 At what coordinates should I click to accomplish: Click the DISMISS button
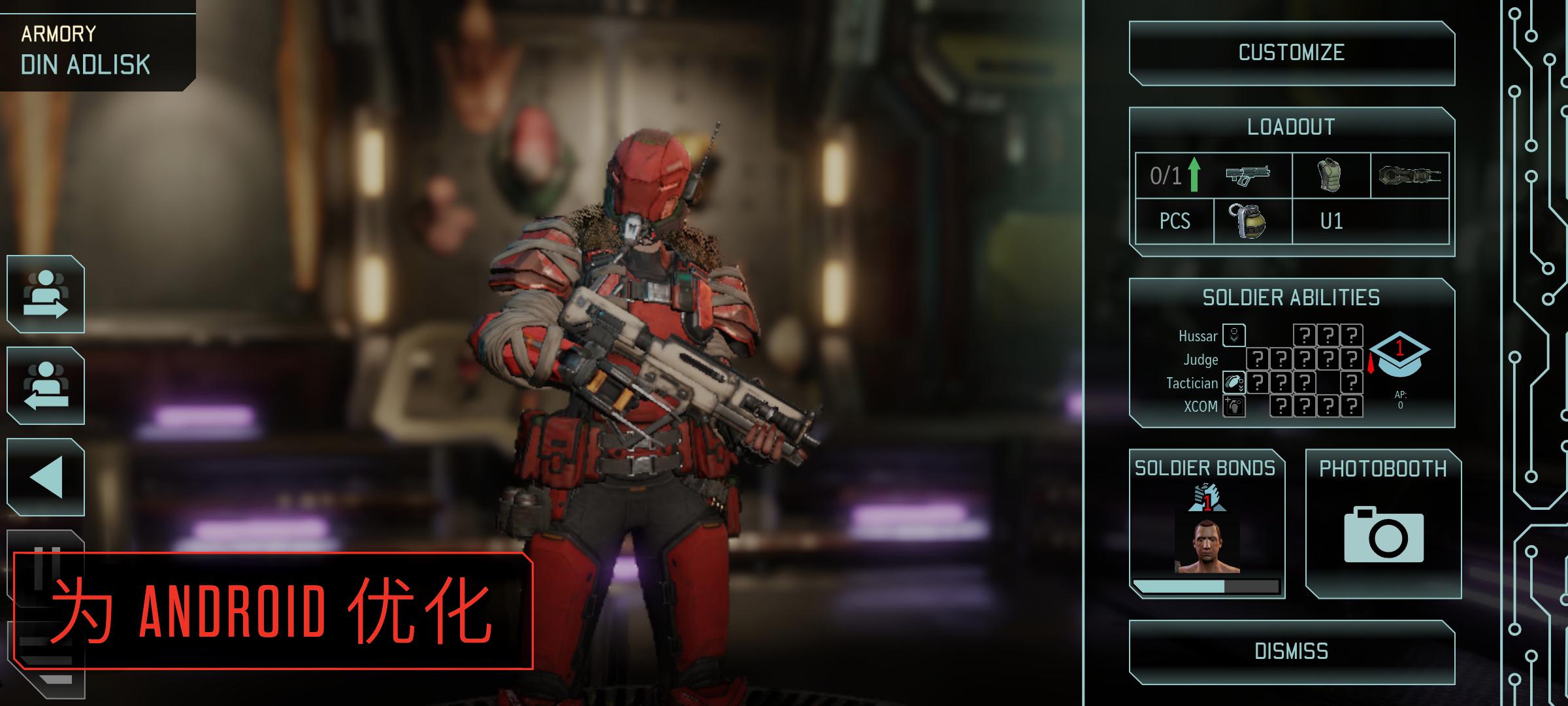click(x=1291, y=650)
